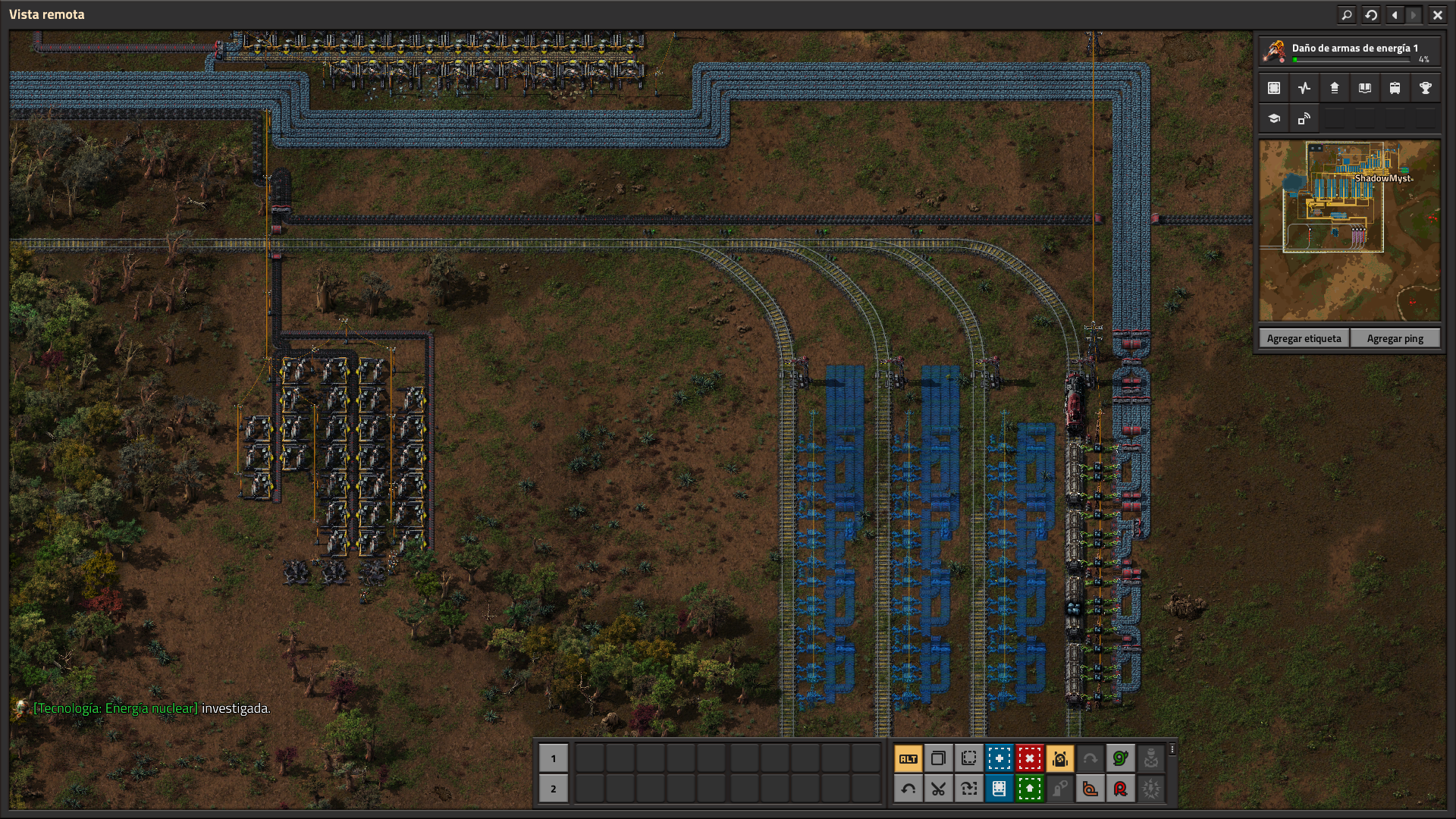Open quickbar page selector labeled 1
Screen dimensions: 1456x819
pyautogui.click(x=554, y=758)
